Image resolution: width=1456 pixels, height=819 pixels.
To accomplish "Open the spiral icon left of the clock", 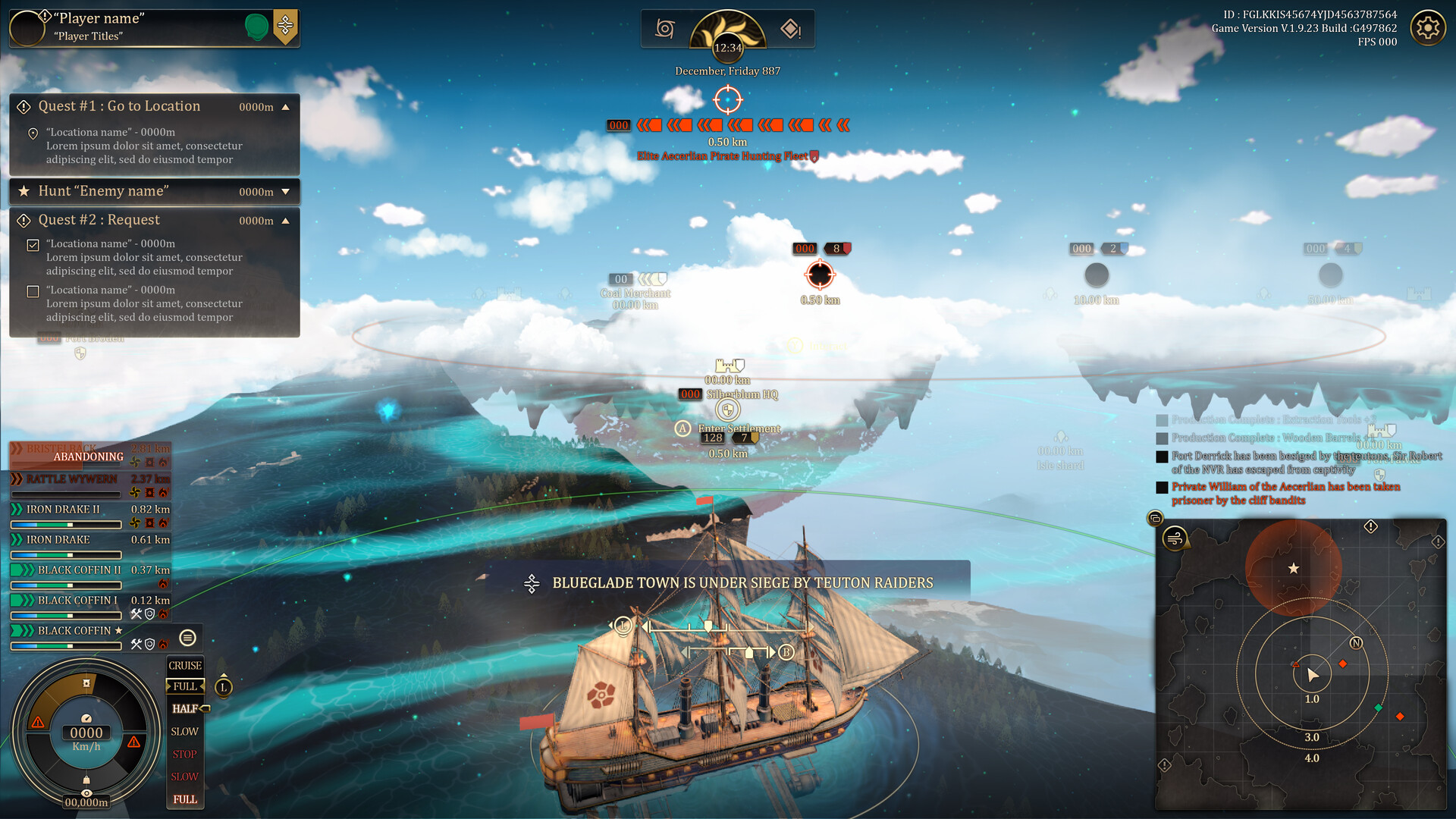I will 664,28.
